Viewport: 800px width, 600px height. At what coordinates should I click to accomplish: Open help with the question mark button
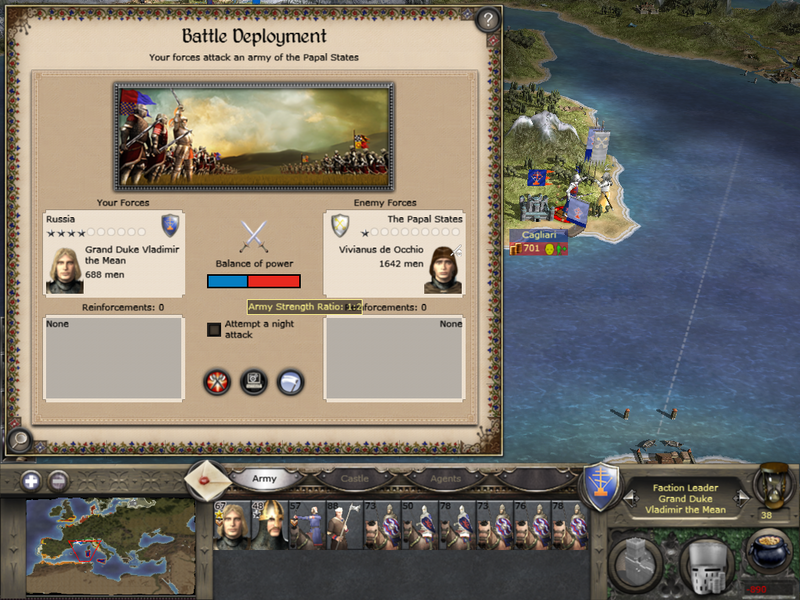click(x=487, y=19)
